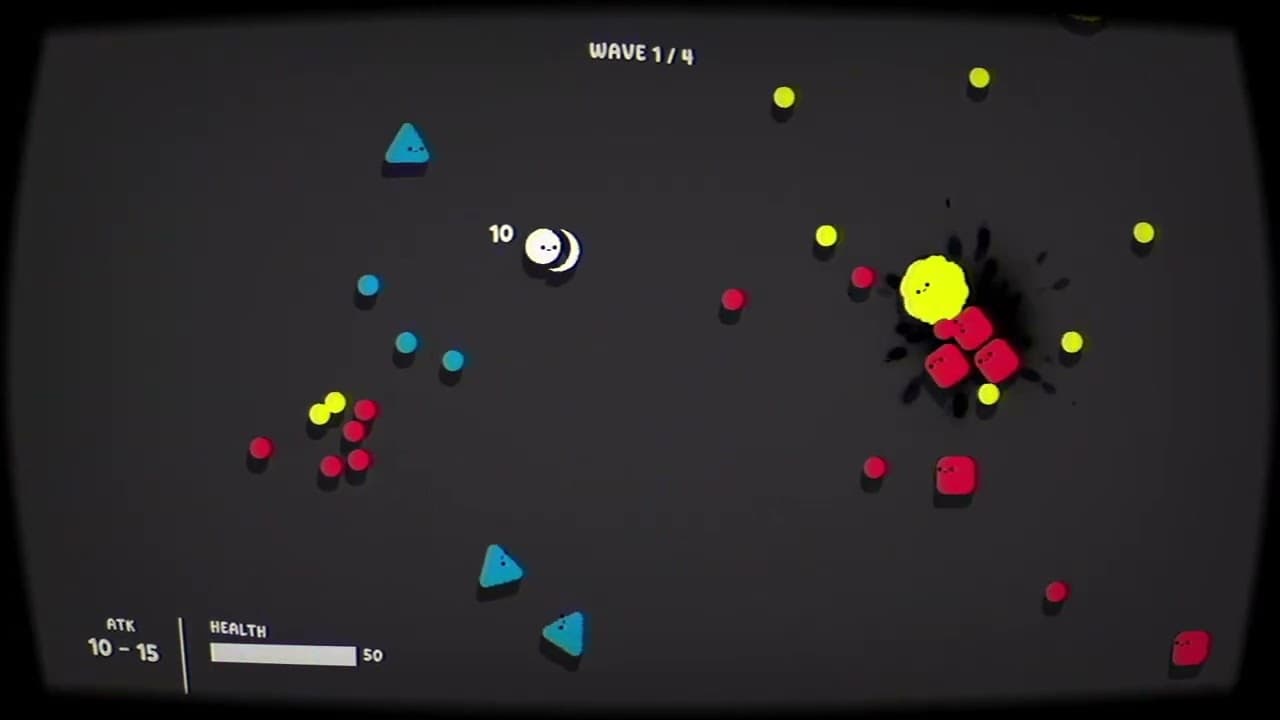Select the WAVE 1/4 header text
1280x720 pixels.
pyautogui.click(x=640, y=53)
